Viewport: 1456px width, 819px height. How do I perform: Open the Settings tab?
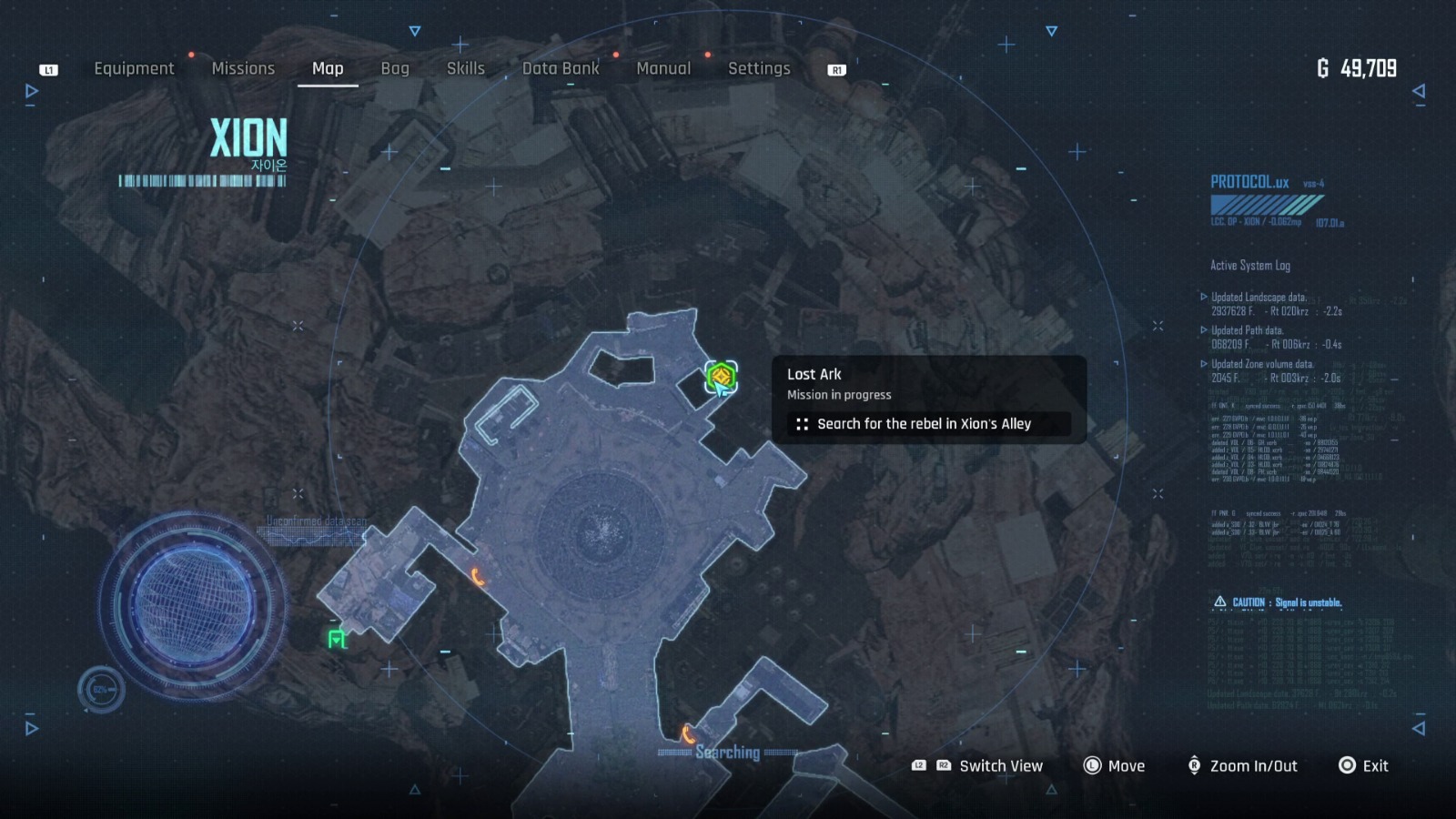click(759, 68)
